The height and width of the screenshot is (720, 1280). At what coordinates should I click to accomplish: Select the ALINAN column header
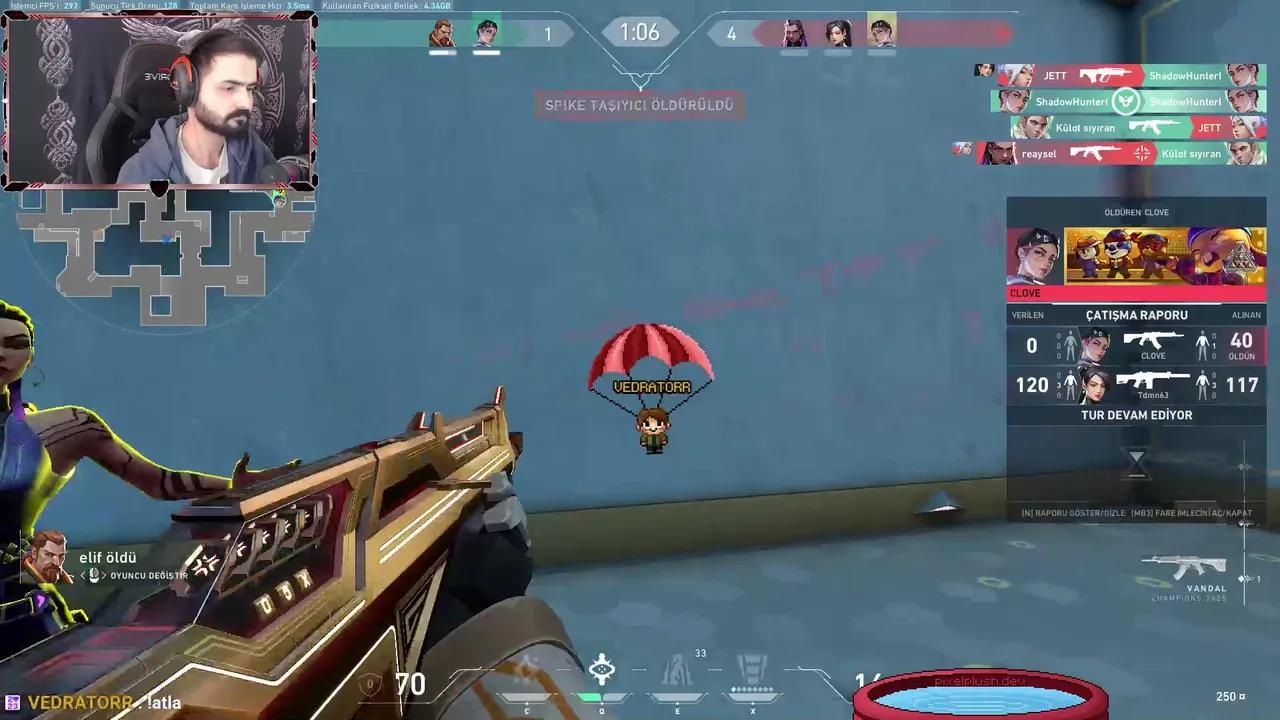point(1246,314)
